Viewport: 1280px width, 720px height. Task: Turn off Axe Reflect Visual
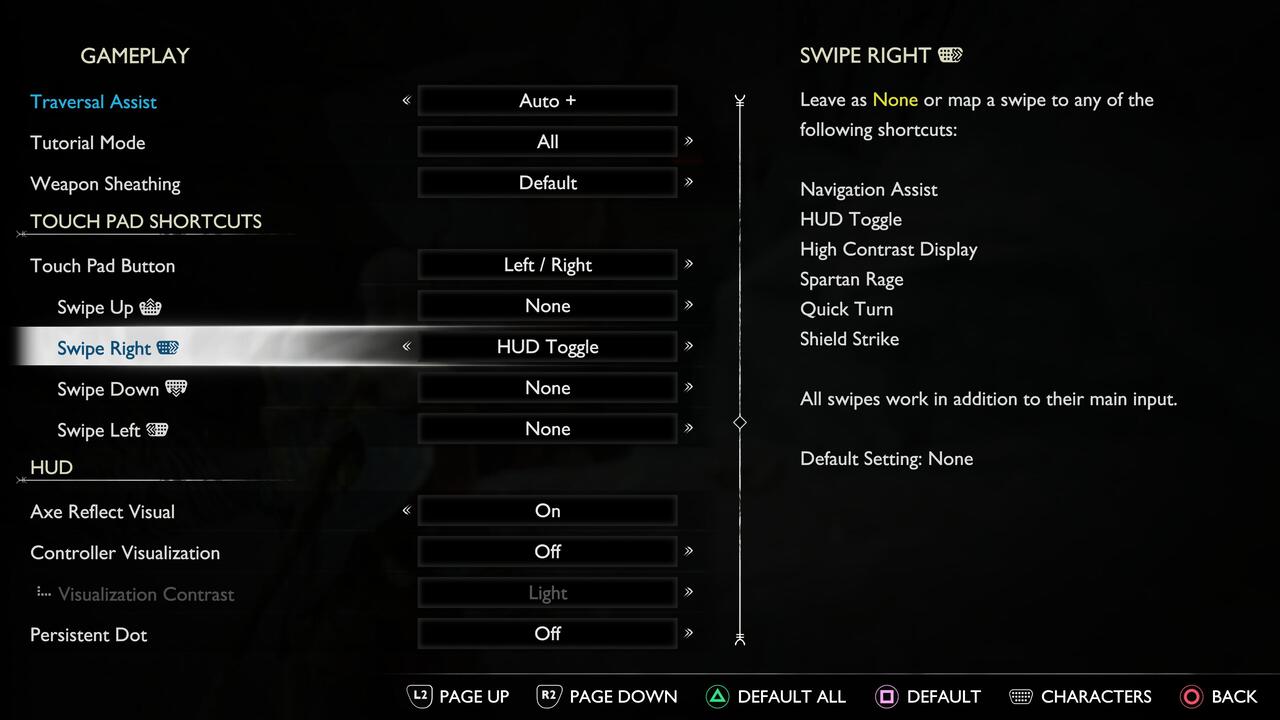(x=547, y=511)
